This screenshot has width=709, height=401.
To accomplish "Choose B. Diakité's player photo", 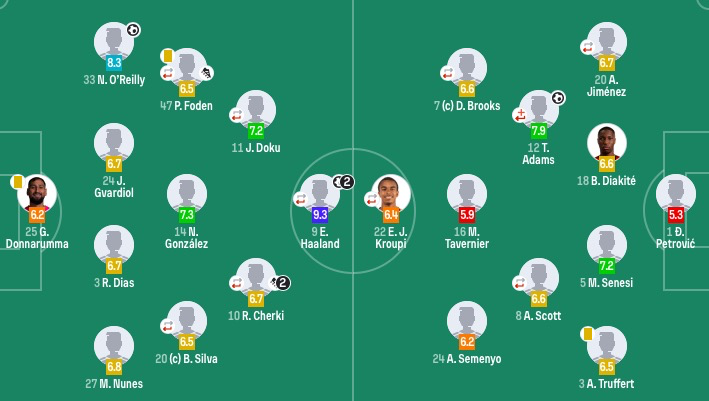I will coord(607,143).
